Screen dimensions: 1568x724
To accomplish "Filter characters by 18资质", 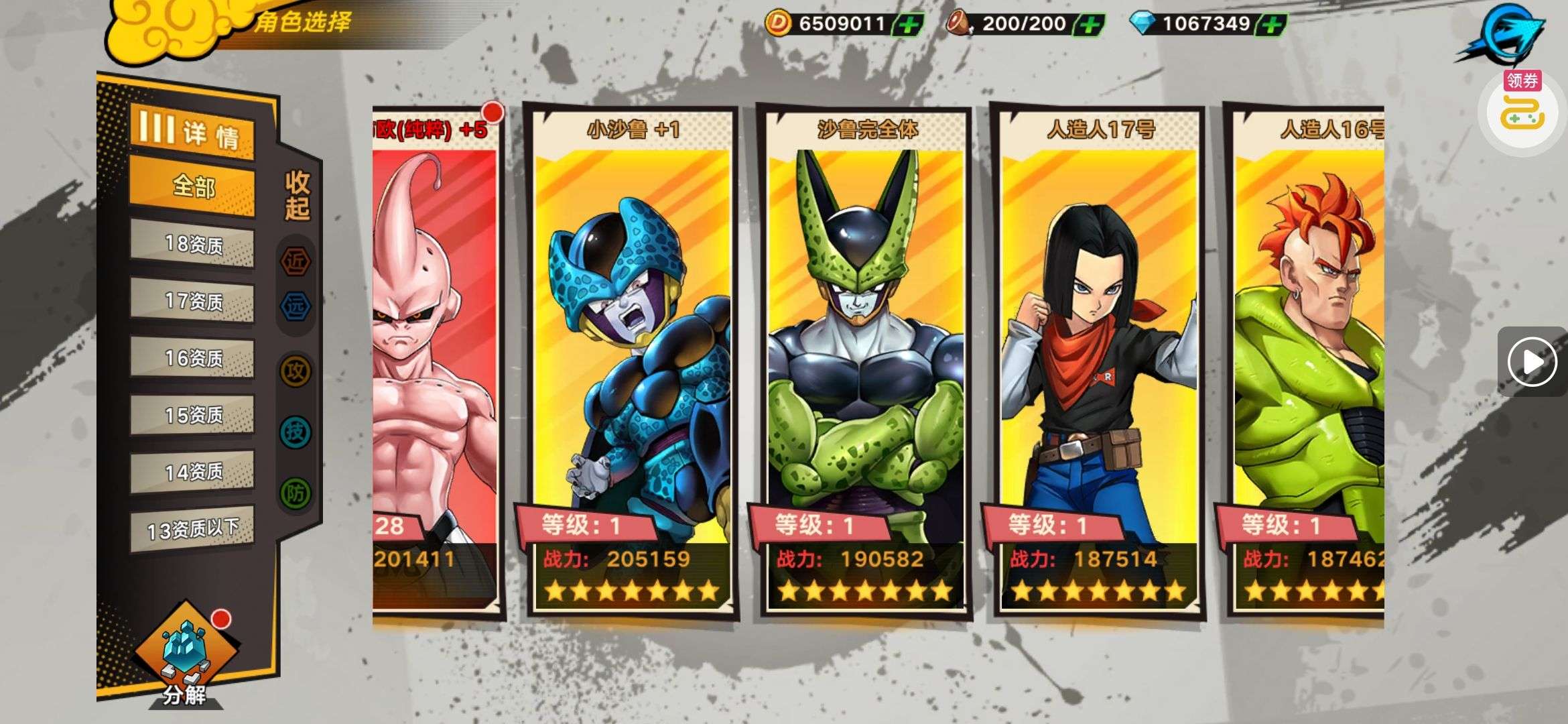I will tap(192, 244).
